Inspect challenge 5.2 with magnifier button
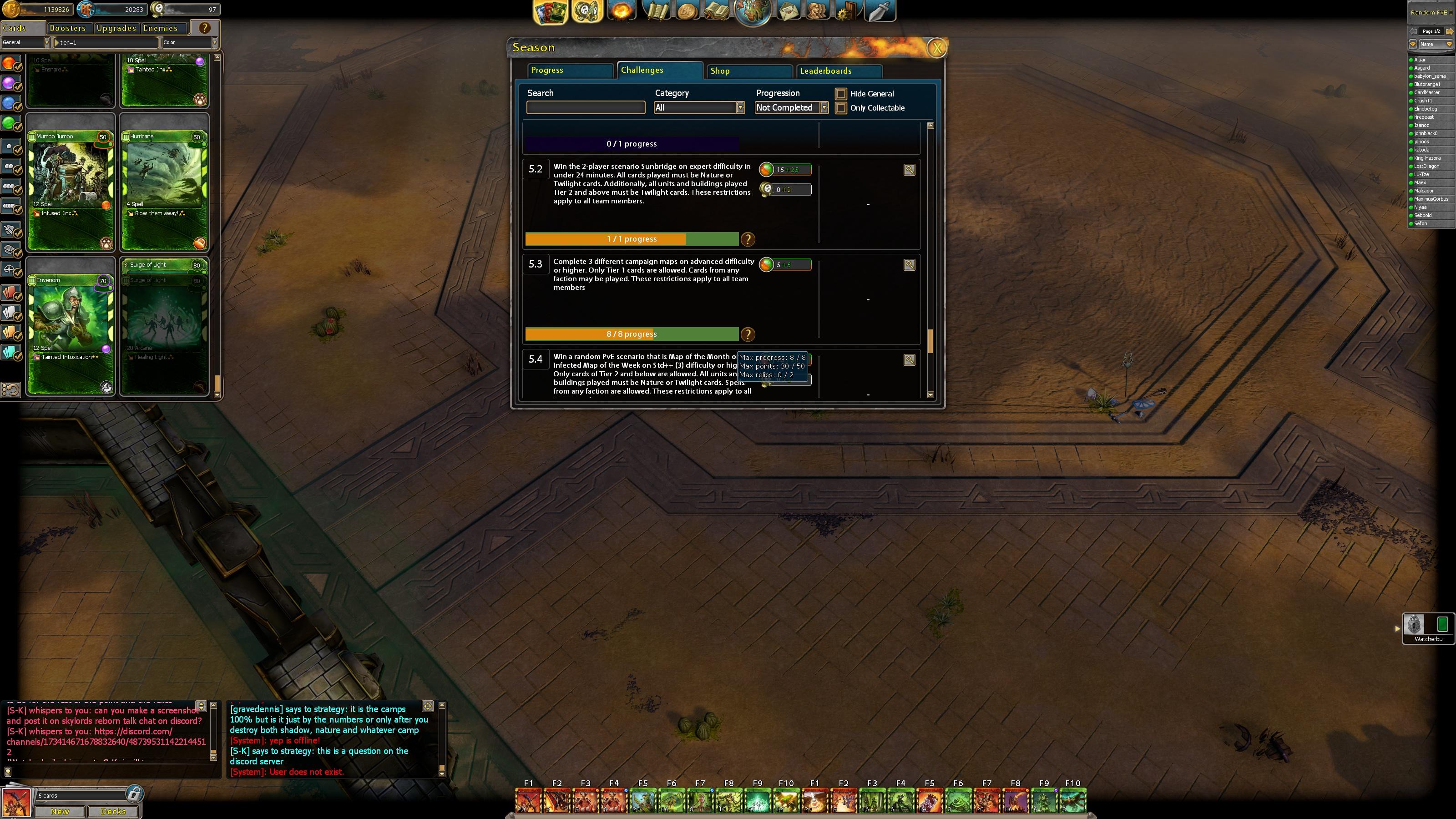 (x=909, y=170)
